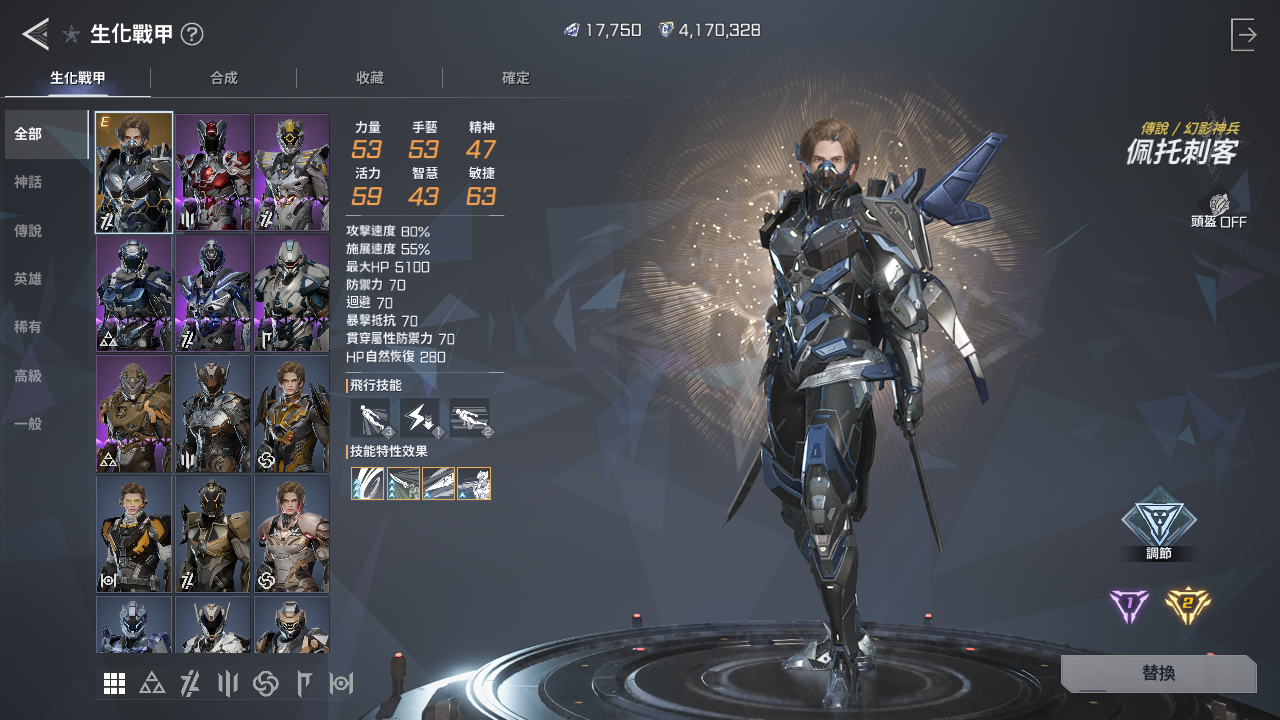Open the 收藏 tab
Viewport: 1280px width, 720px height.
point(370,77)
